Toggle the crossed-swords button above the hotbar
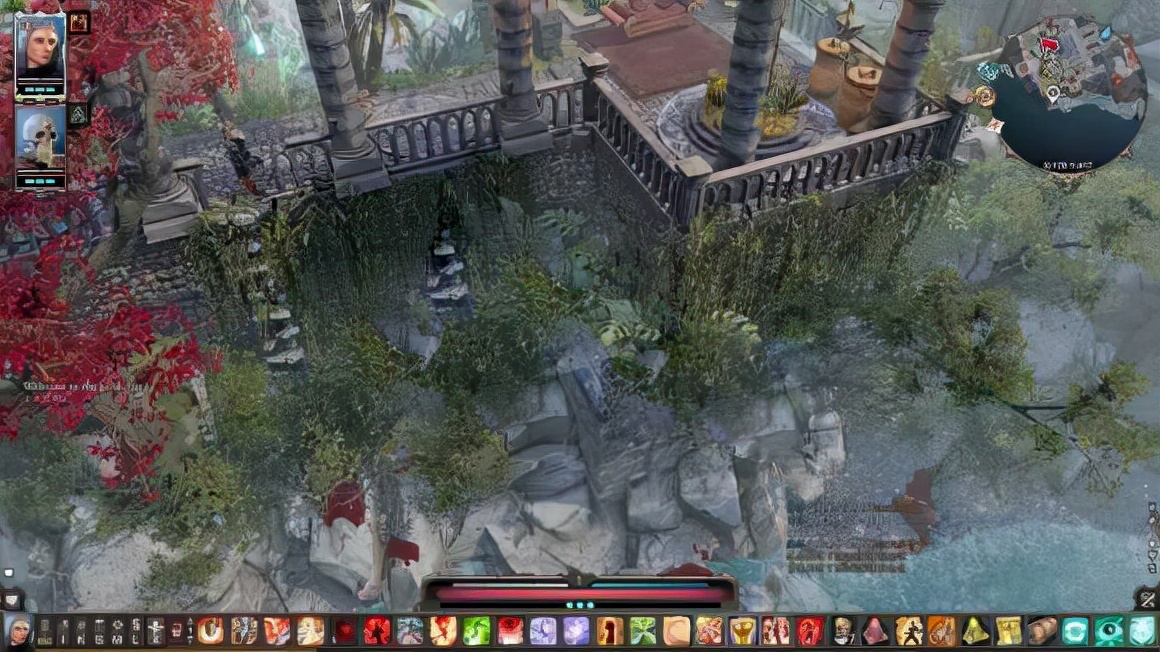 click(x=1147, y=598)
